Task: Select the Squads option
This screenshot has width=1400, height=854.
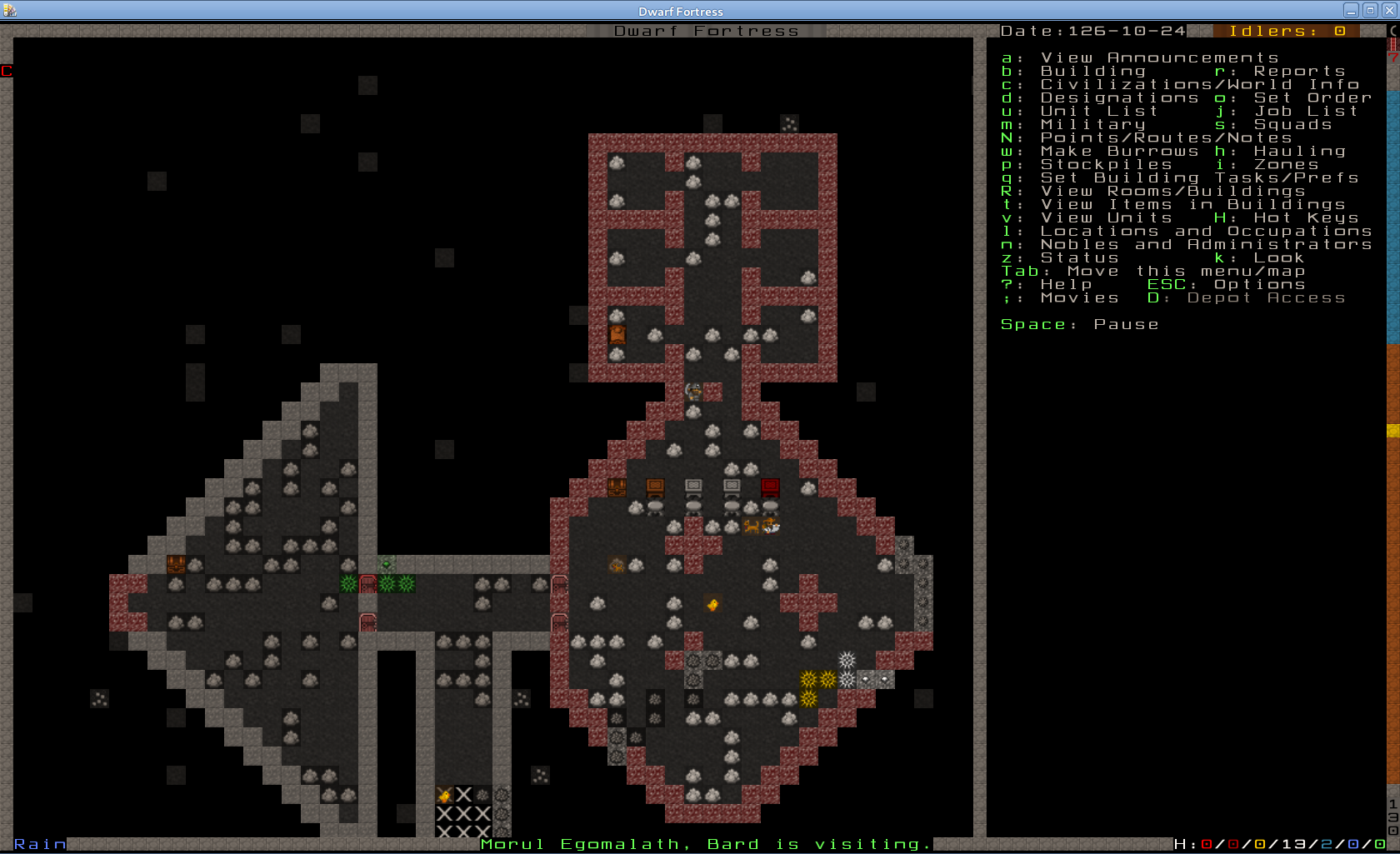Action: [1292, 124]
